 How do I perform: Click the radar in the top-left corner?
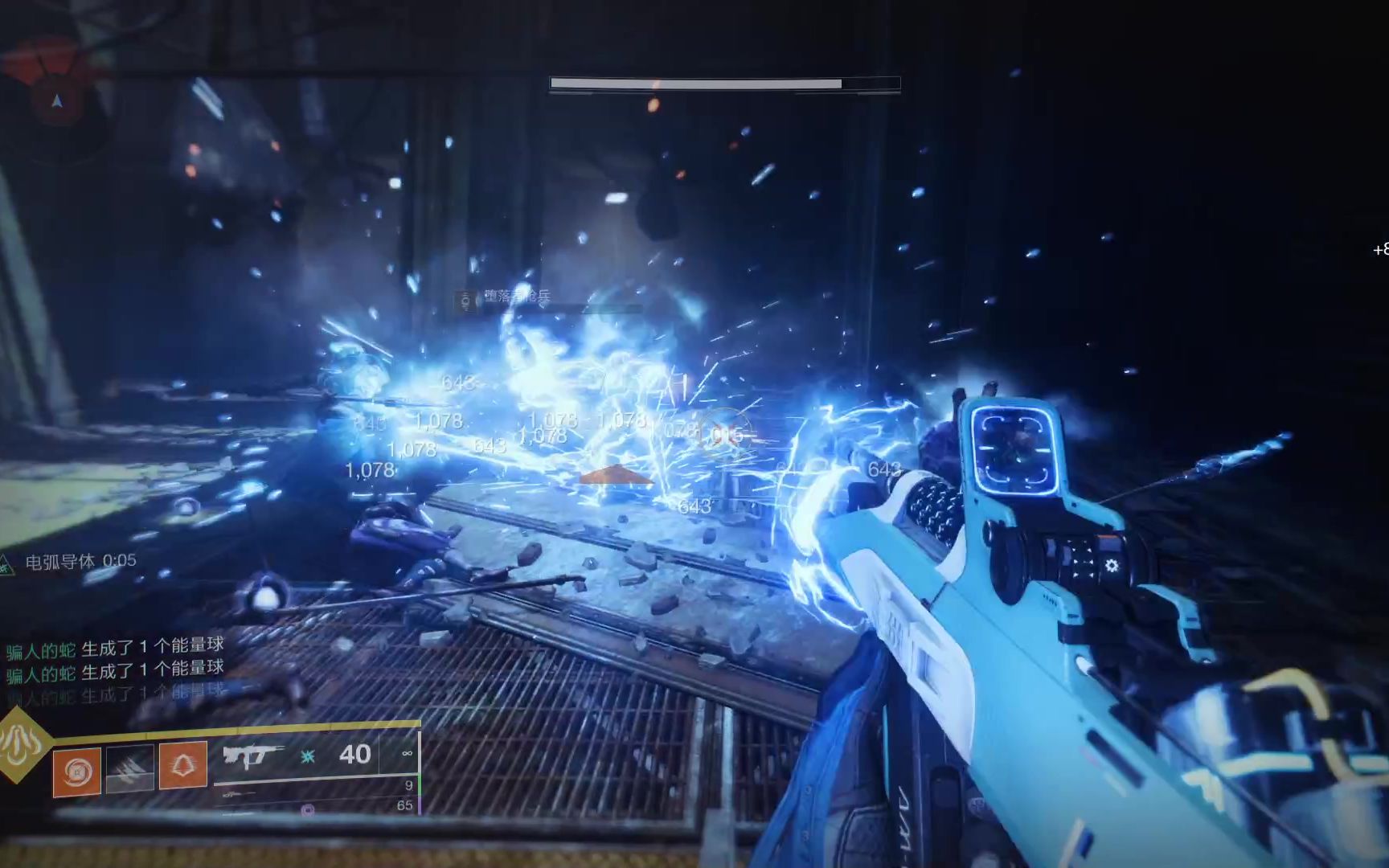click(x=56, y=100)
